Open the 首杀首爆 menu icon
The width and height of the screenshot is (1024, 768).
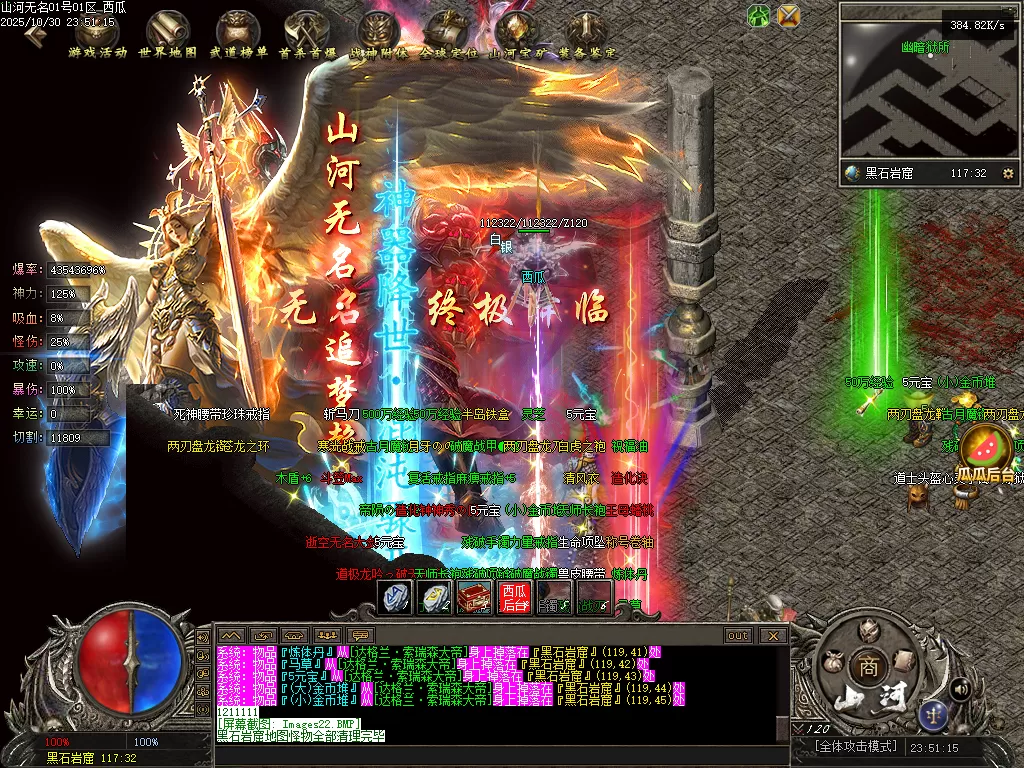coord(307,33)
